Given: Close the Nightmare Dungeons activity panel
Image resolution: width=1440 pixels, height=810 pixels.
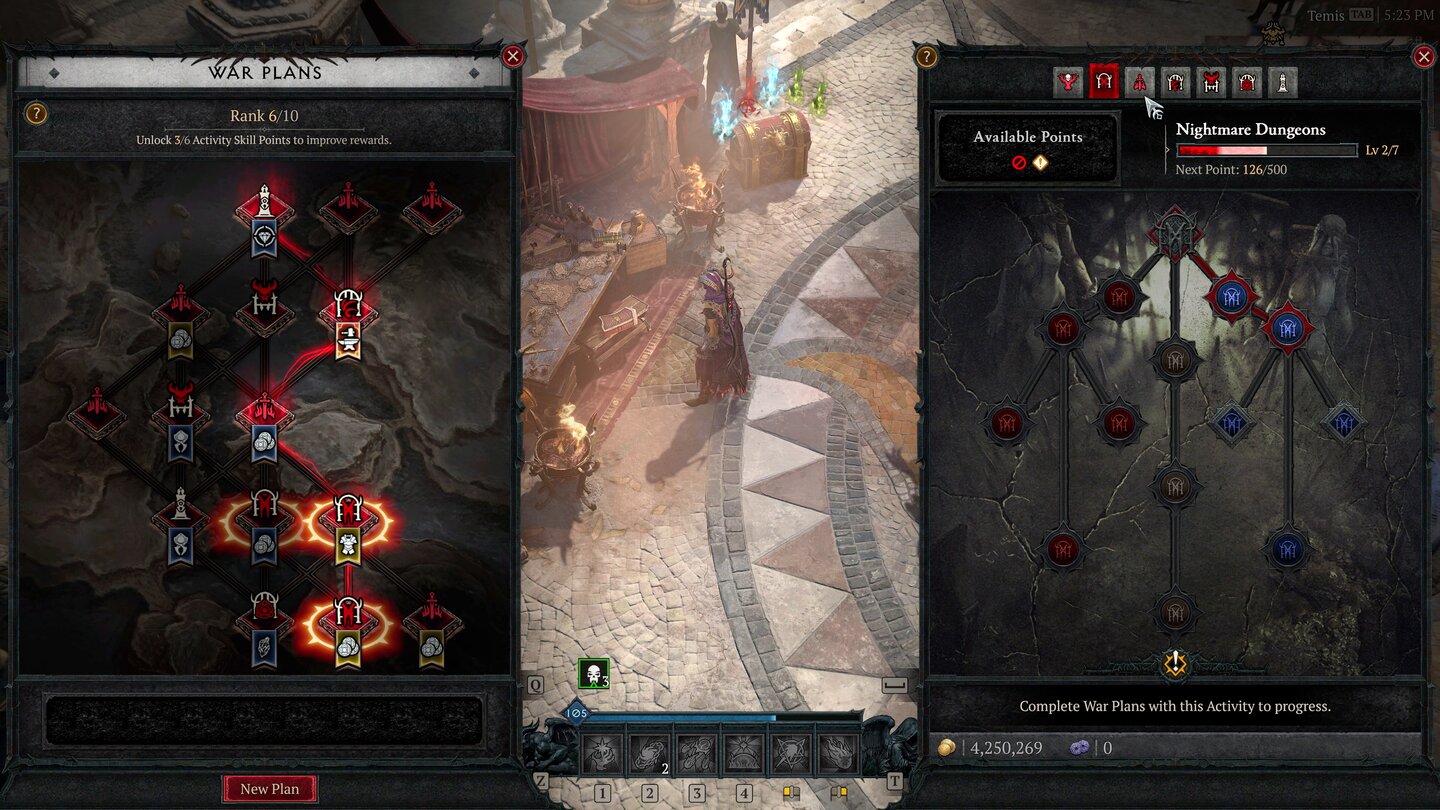Looking at the screenshot, I should coord(1424,56).
